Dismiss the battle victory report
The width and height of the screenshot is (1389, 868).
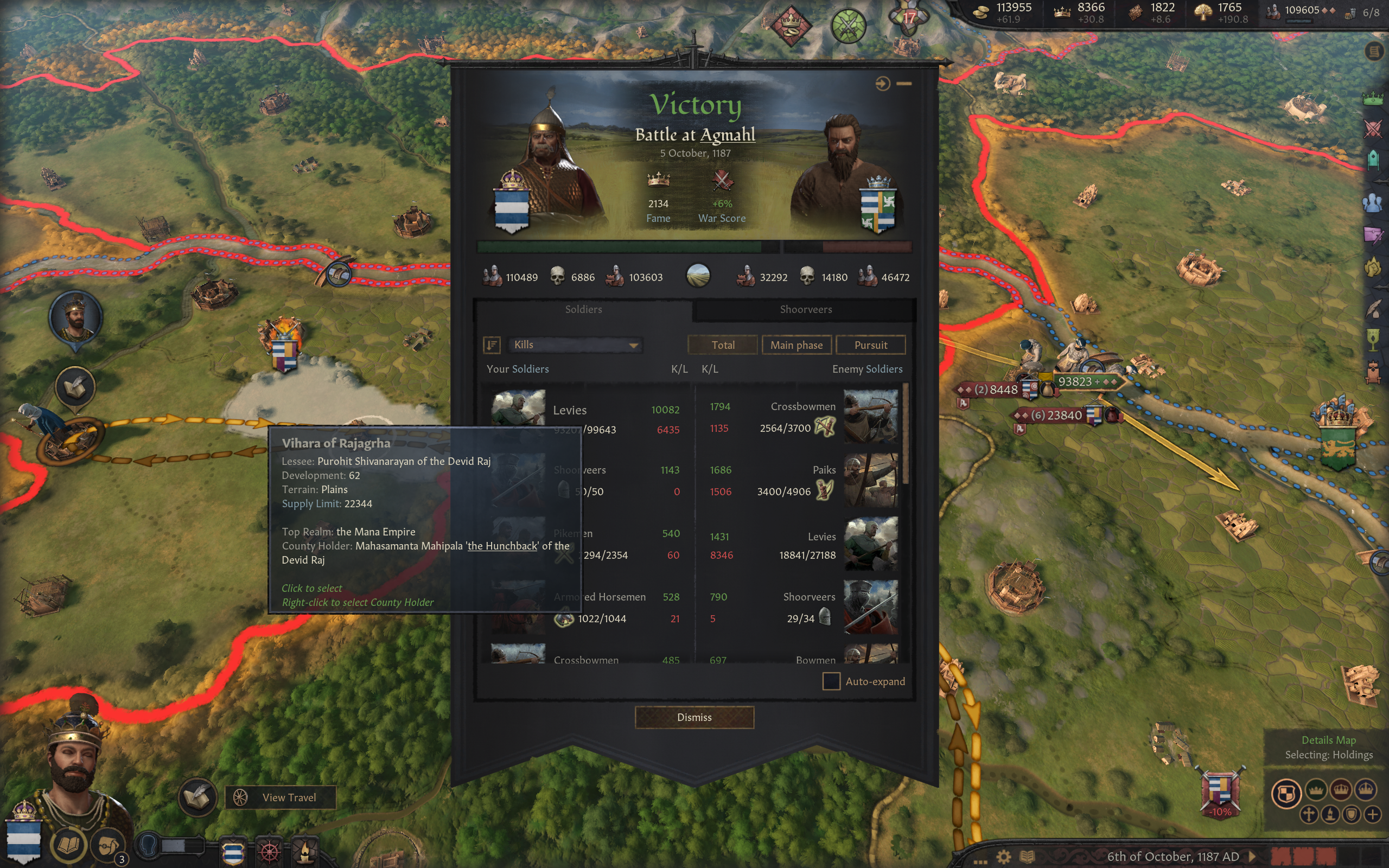click(x=694, y=717)
